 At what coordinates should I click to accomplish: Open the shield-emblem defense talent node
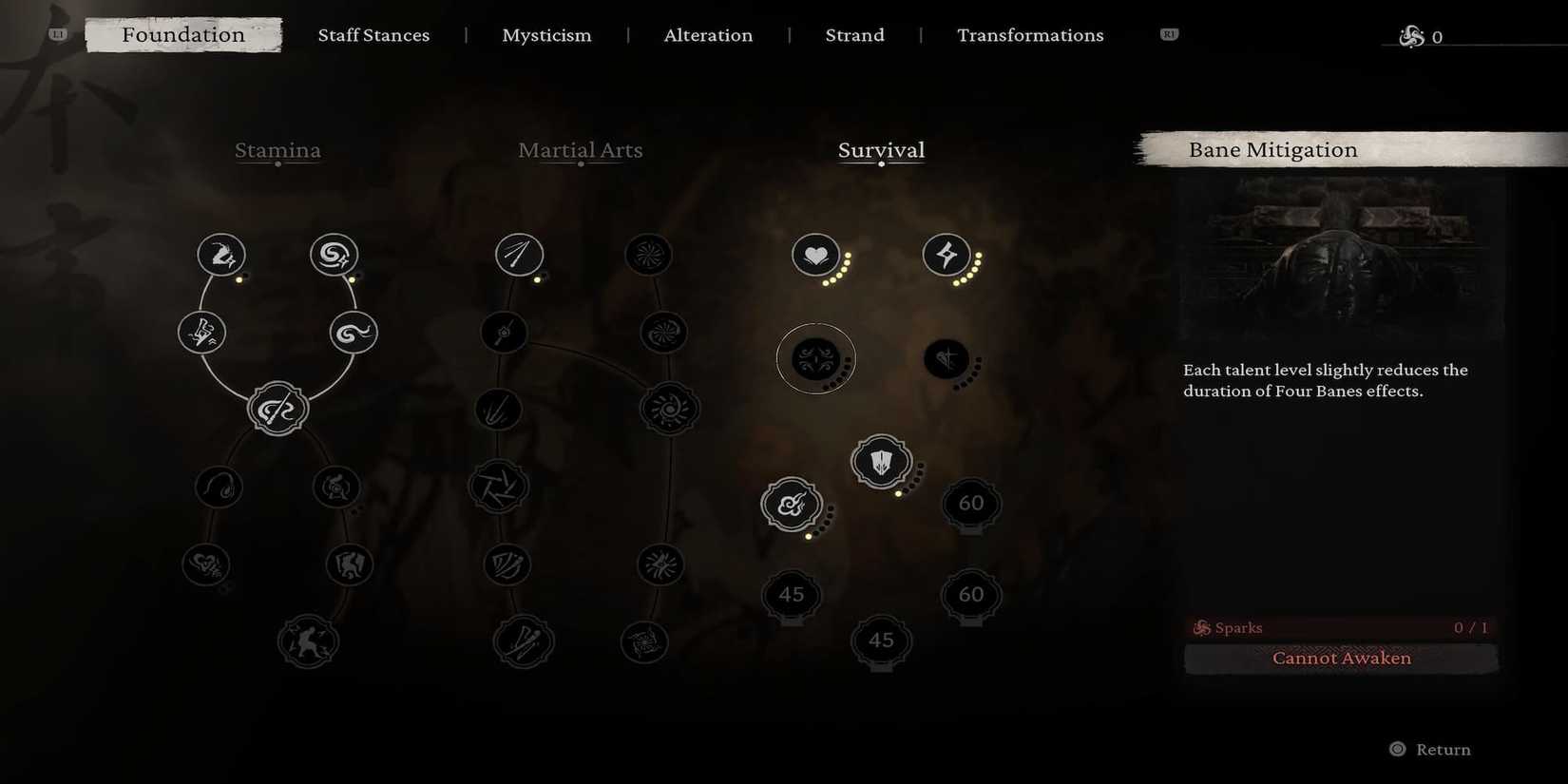pyautogui.click(x=881, y=462)
